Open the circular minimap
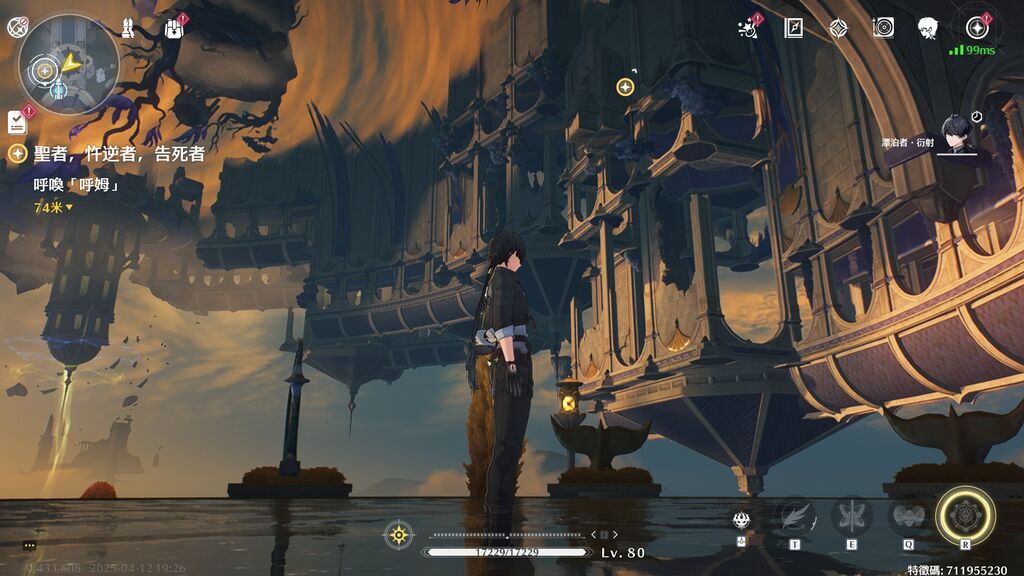Image resolution: width=1024 pixels, height=576 pixels. point(68,63)
